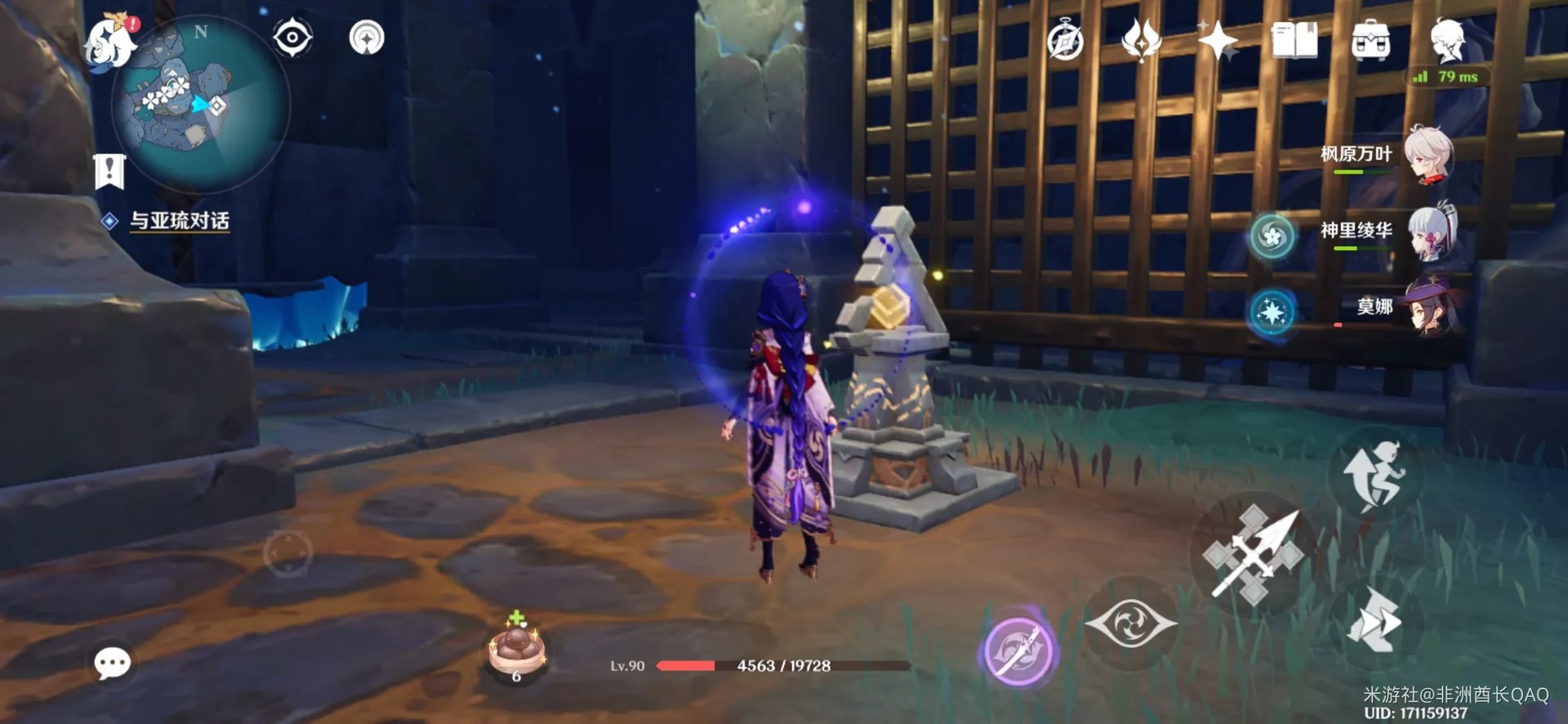Viewport: 1568px width, 724px height.
Task: Open the backpack inventory
Action: click(1370, 41)
